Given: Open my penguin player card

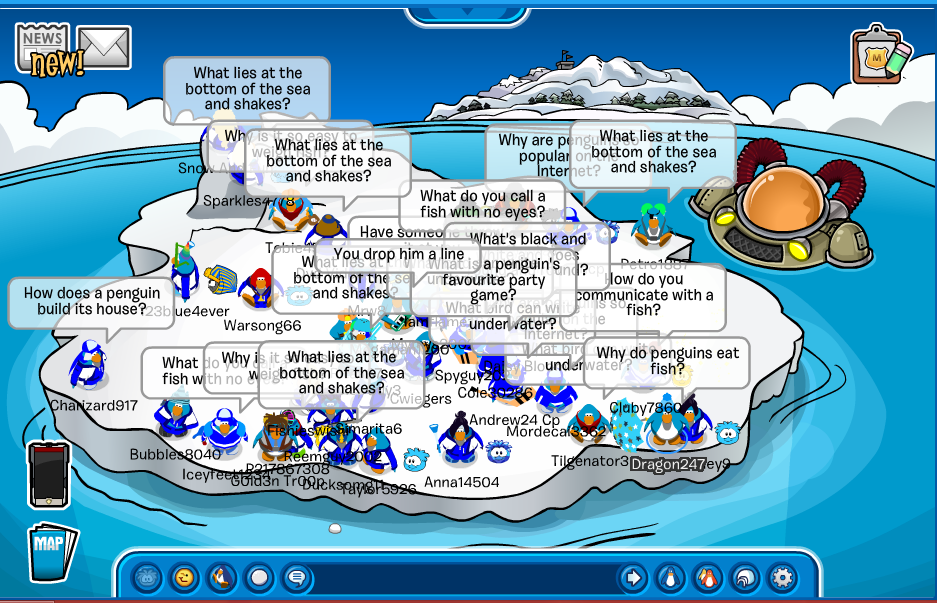Looking at the screenshot, I should click(669, 577).
